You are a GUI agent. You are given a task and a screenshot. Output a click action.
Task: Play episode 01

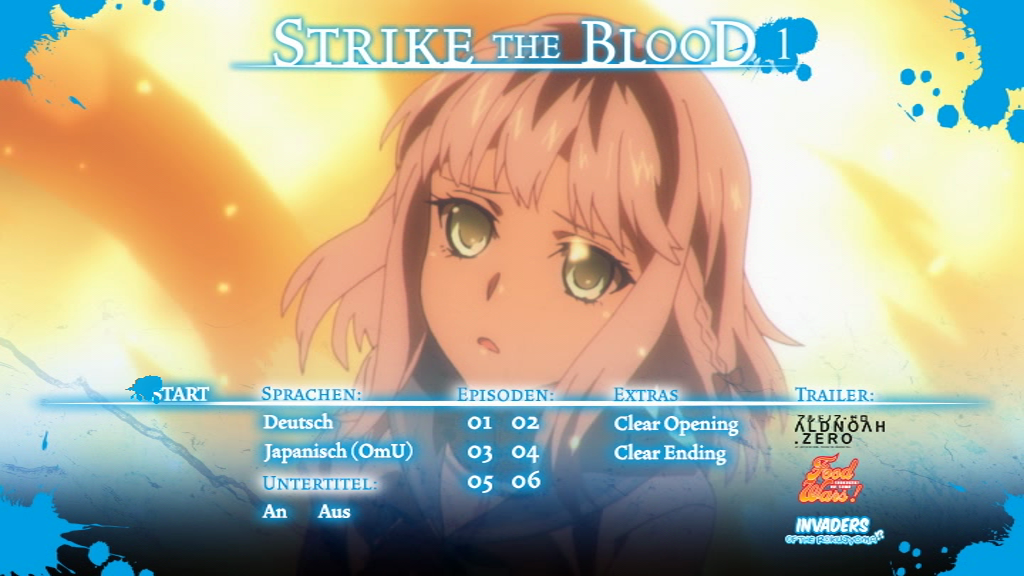coord(480,423)
